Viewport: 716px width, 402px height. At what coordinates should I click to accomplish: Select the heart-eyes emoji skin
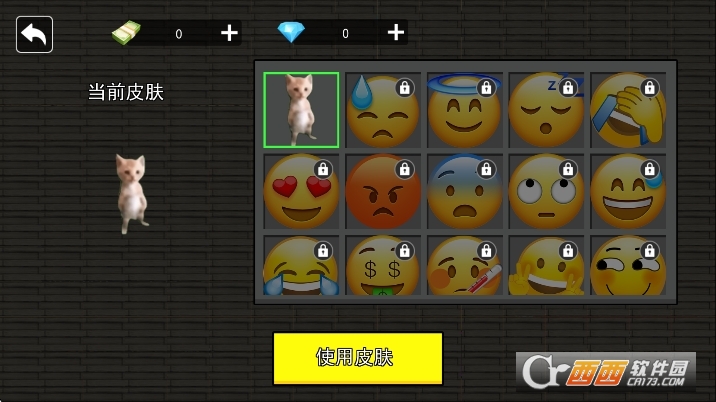pos(301,191)
